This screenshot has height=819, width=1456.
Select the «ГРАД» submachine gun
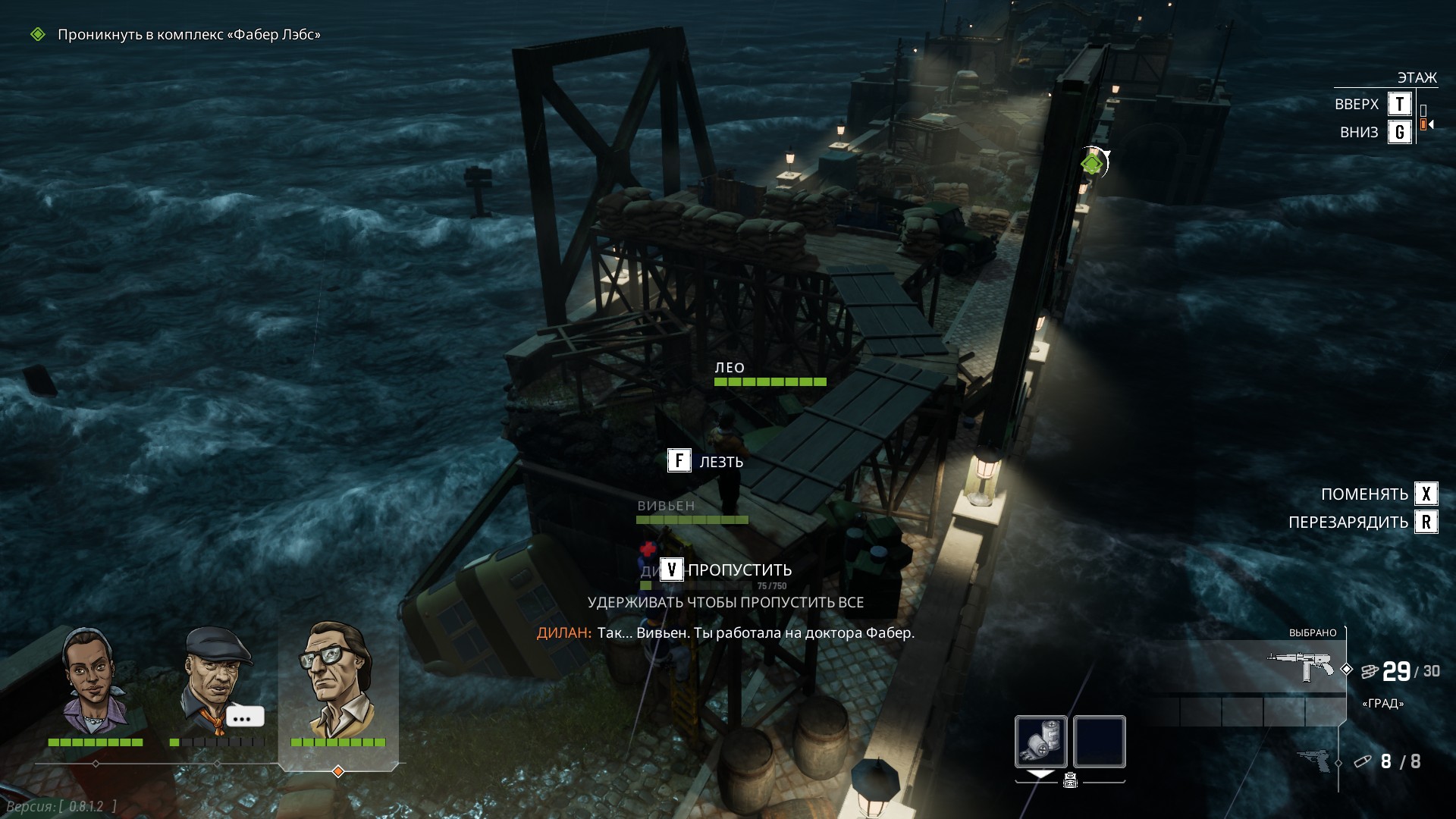1301,667
